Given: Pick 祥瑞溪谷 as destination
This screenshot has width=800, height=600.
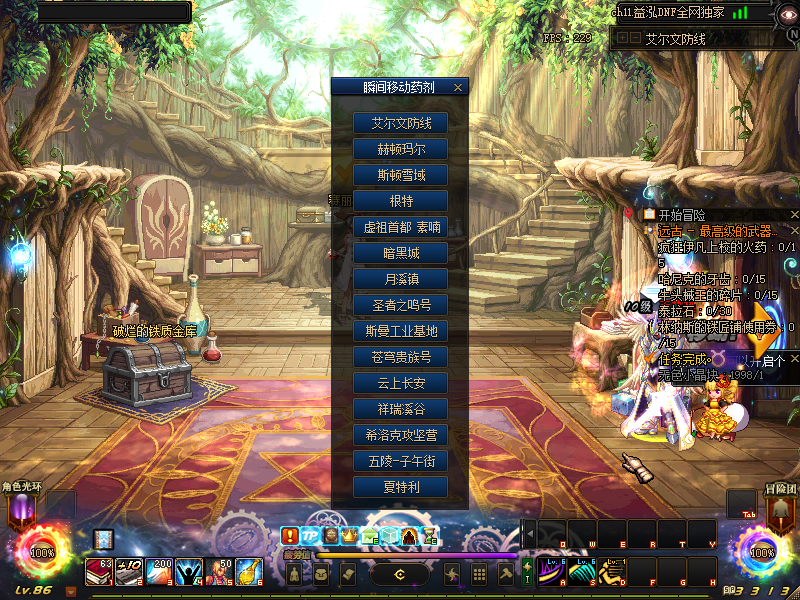Looking at the screenshot, I should 400,409.
